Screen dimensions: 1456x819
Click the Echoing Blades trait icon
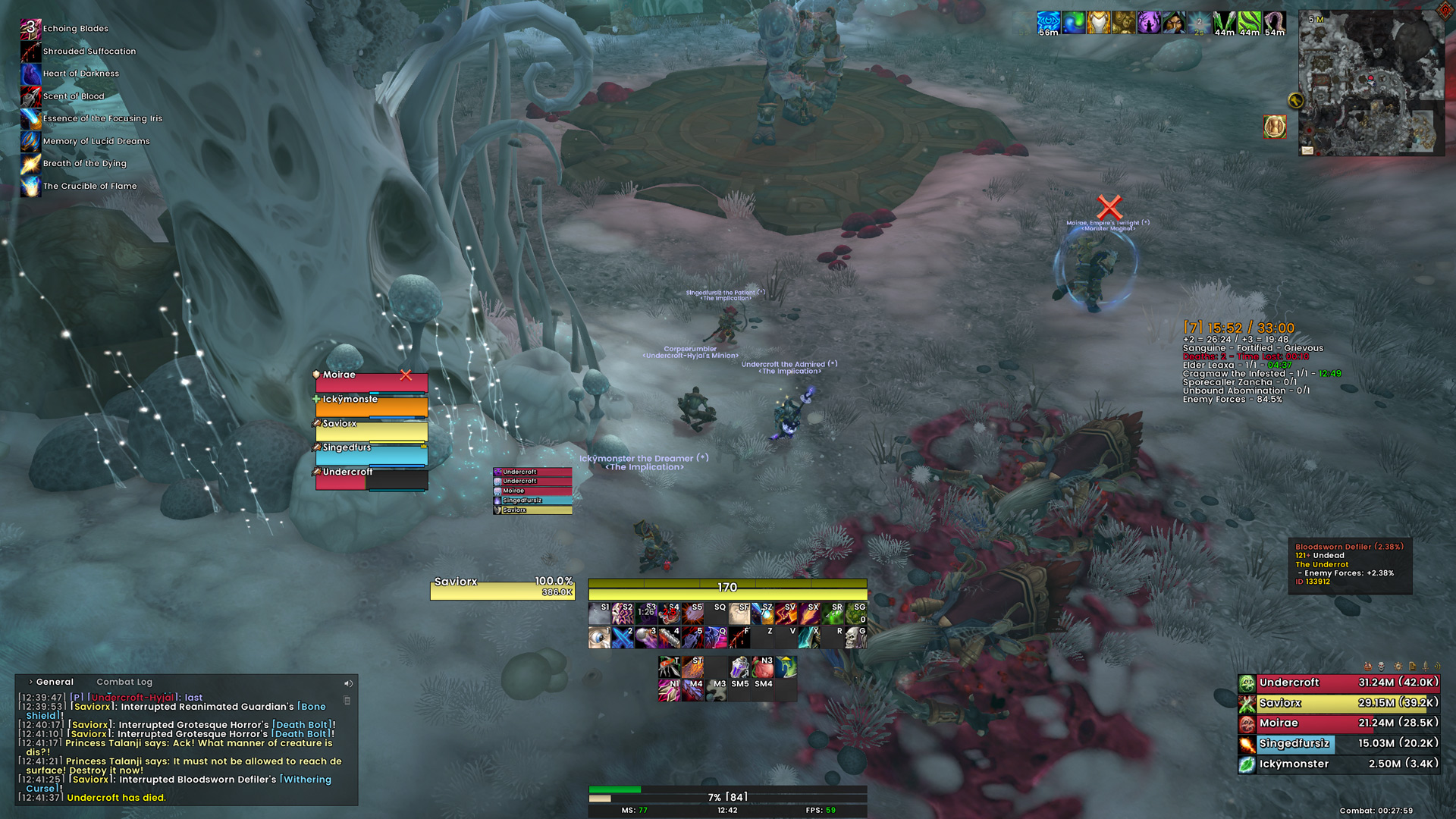point(30,29)
